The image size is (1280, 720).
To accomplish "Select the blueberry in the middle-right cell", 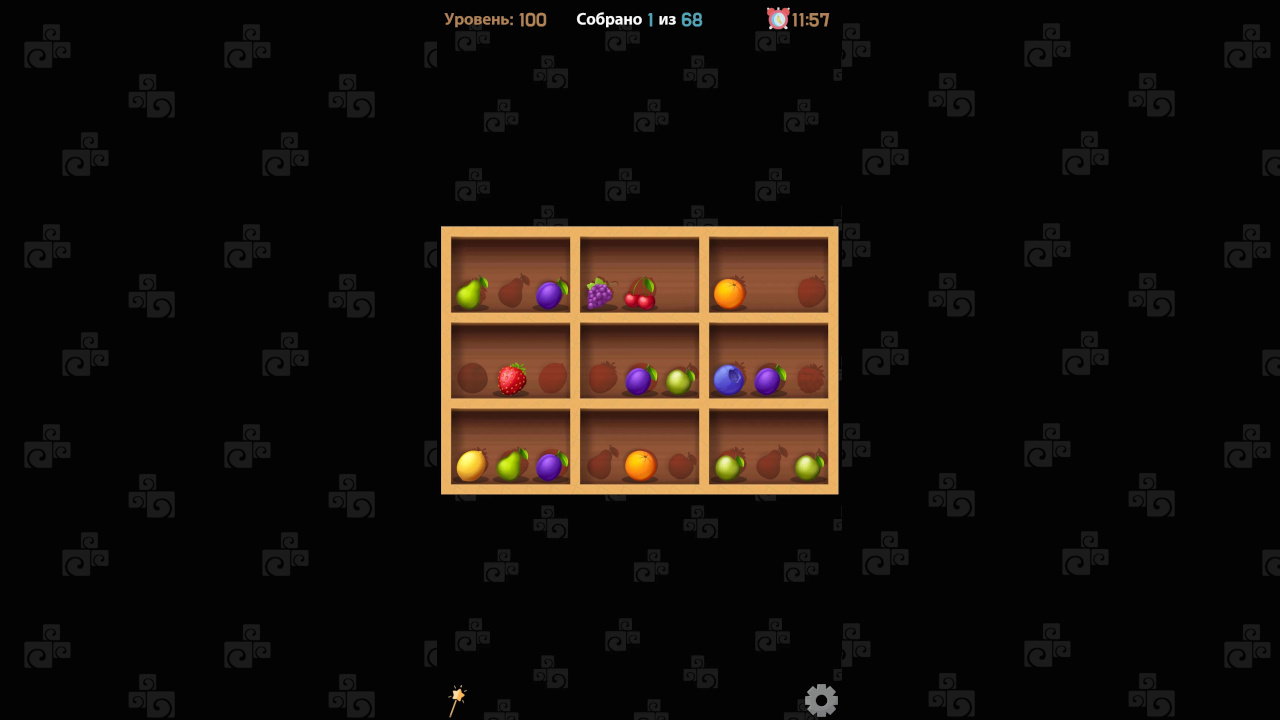I will click(x=729, y=379).
